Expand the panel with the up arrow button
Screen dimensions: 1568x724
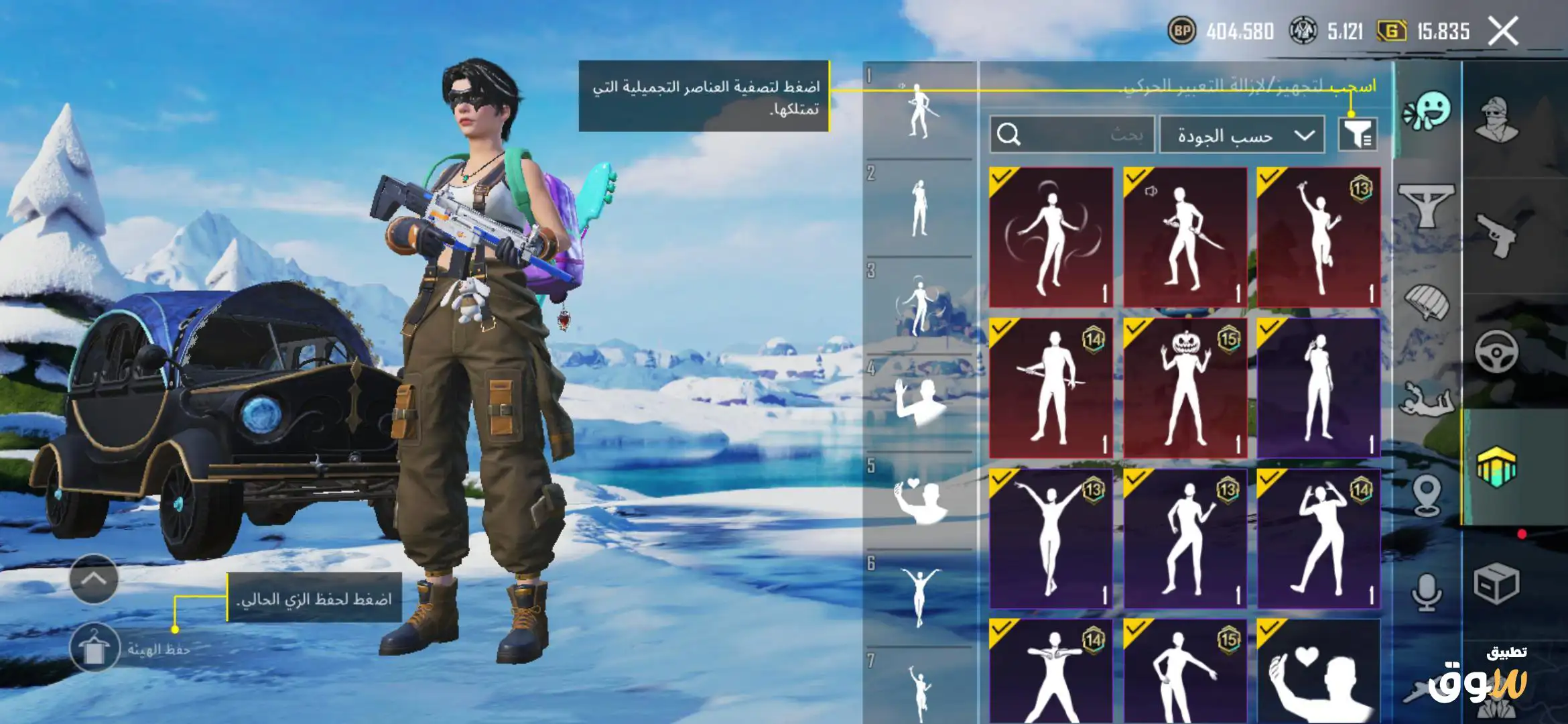click(94, 579)
